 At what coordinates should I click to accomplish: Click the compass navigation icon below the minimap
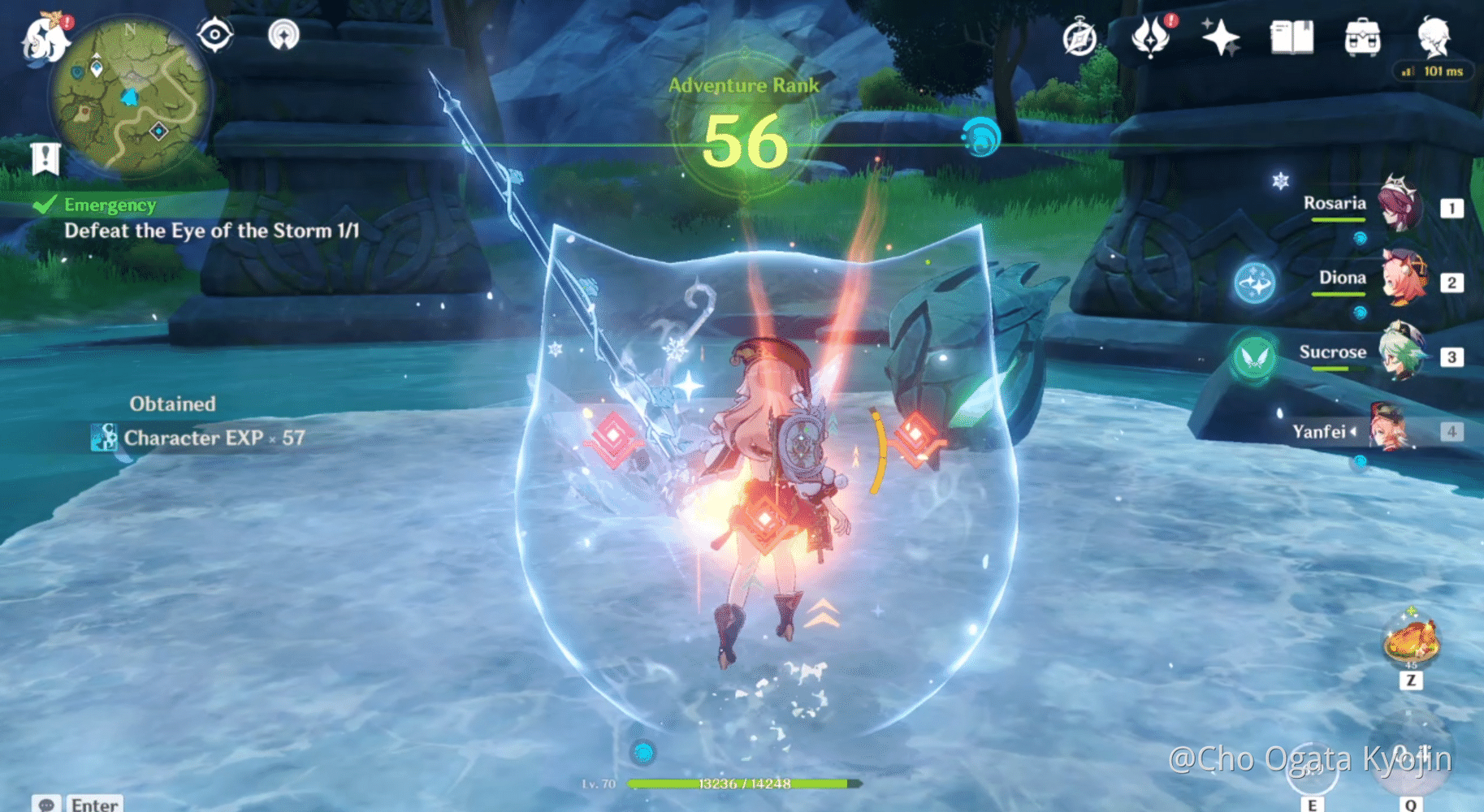coord(215,35)
